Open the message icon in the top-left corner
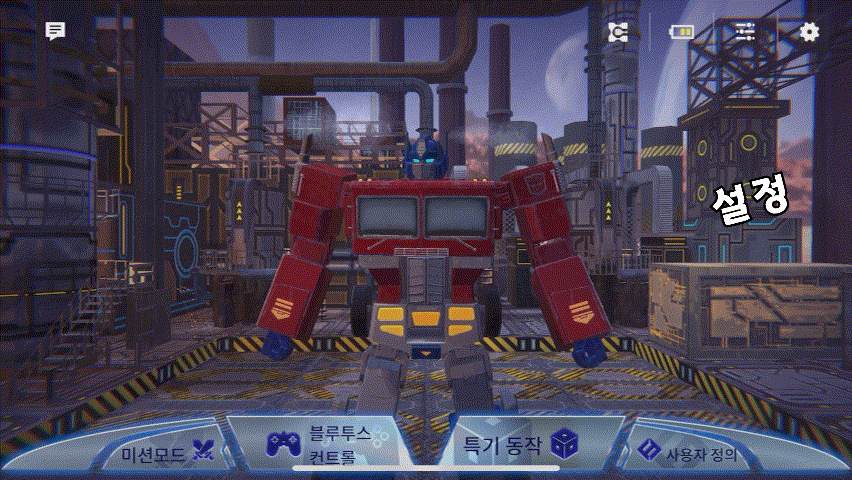Viewport: 852px width, 480px height. click(x=55, y=31)
